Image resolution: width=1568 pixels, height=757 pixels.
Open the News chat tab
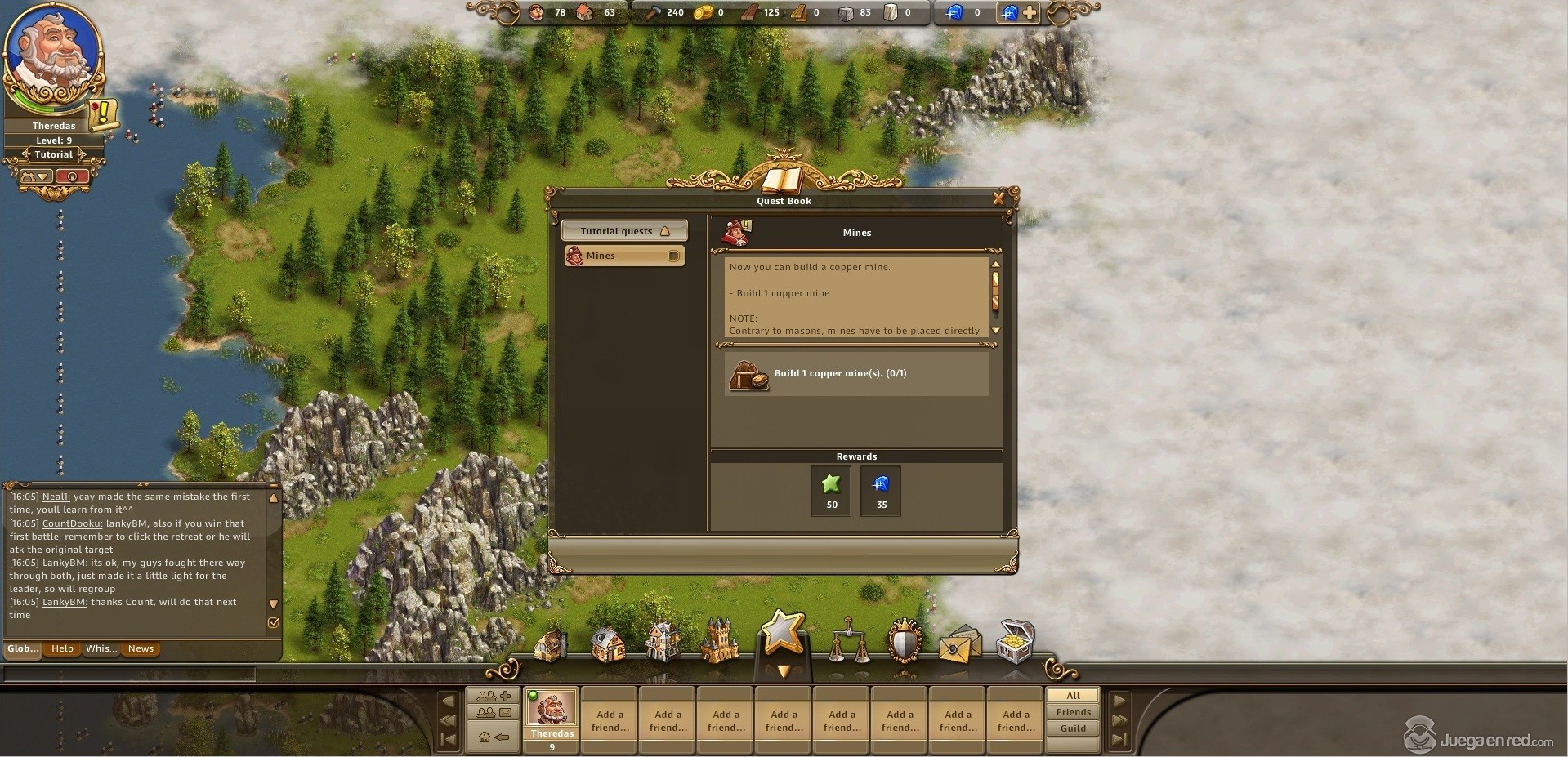pos(141,649)
